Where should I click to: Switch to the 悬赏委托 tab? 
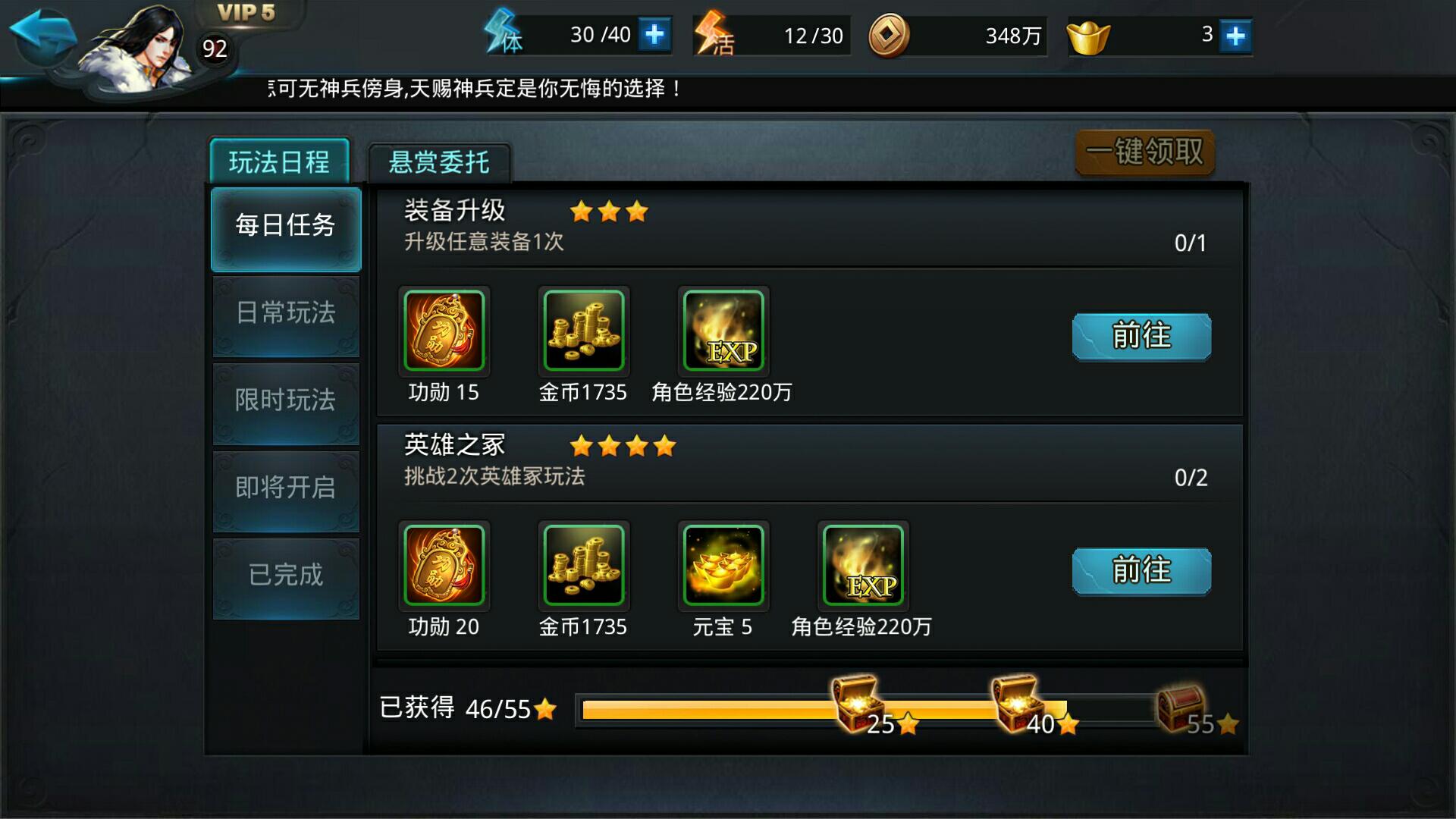coord(438,161)
